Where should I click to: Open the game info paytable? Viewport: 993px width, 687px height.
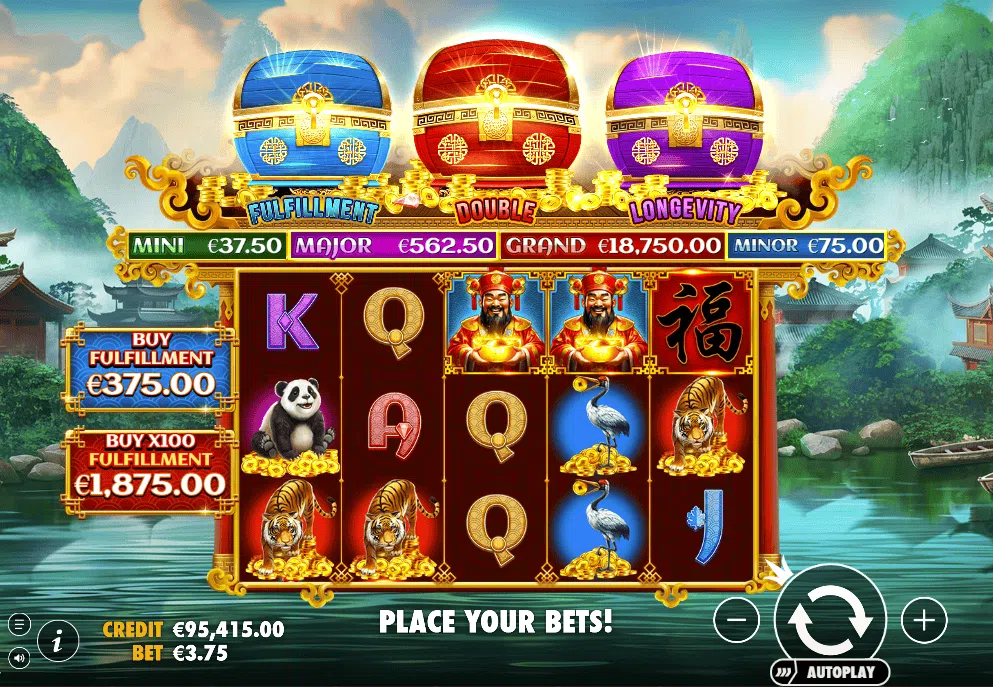point(58,639)
